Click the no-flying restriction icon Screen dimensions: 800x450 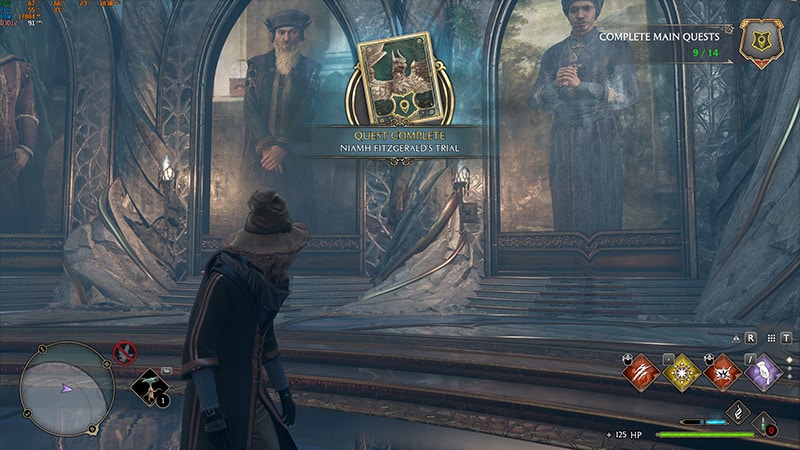[x=125, y=352]
